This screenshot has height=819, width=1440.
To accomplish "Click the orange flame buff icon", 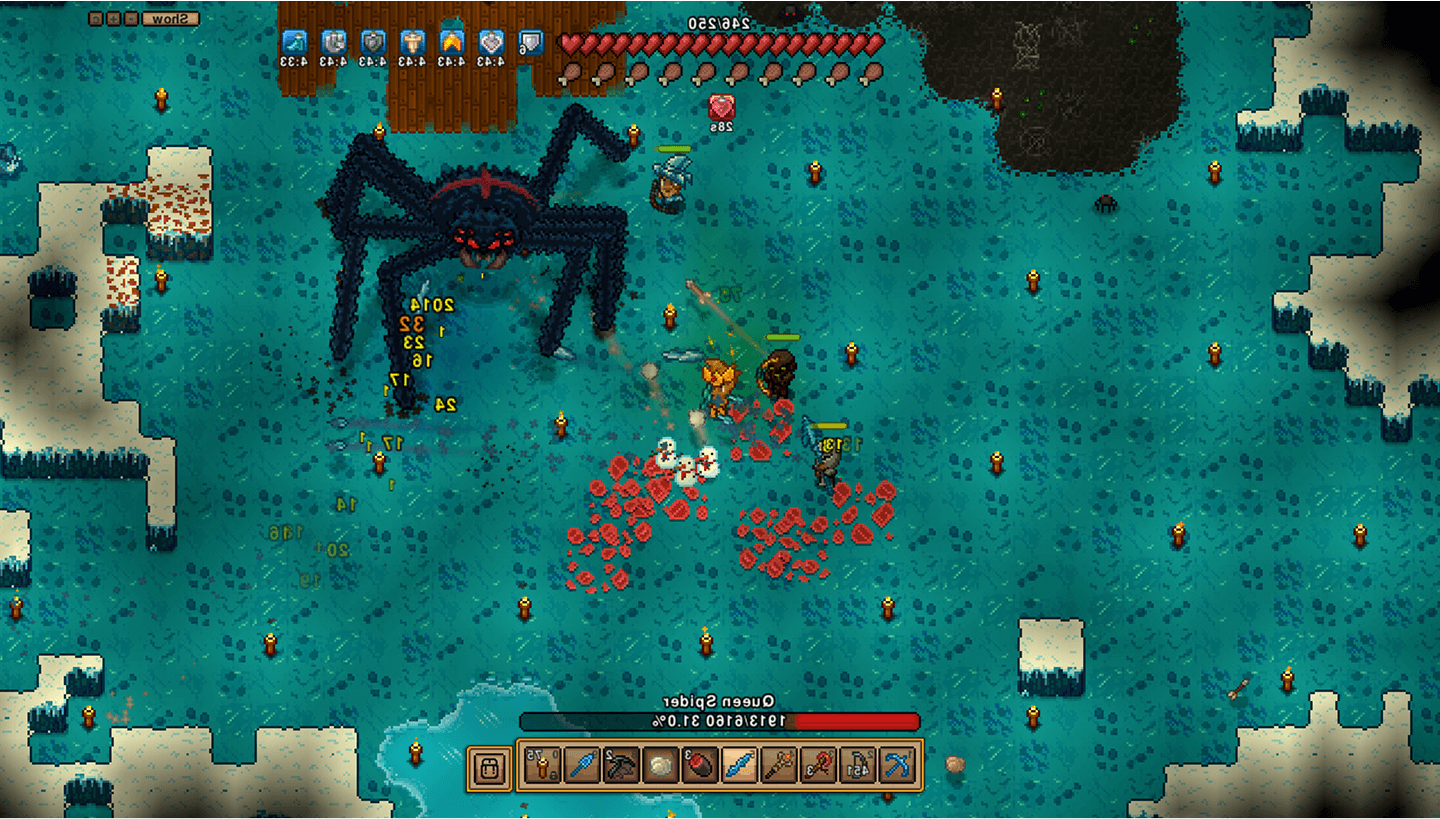I will point(451,42).
